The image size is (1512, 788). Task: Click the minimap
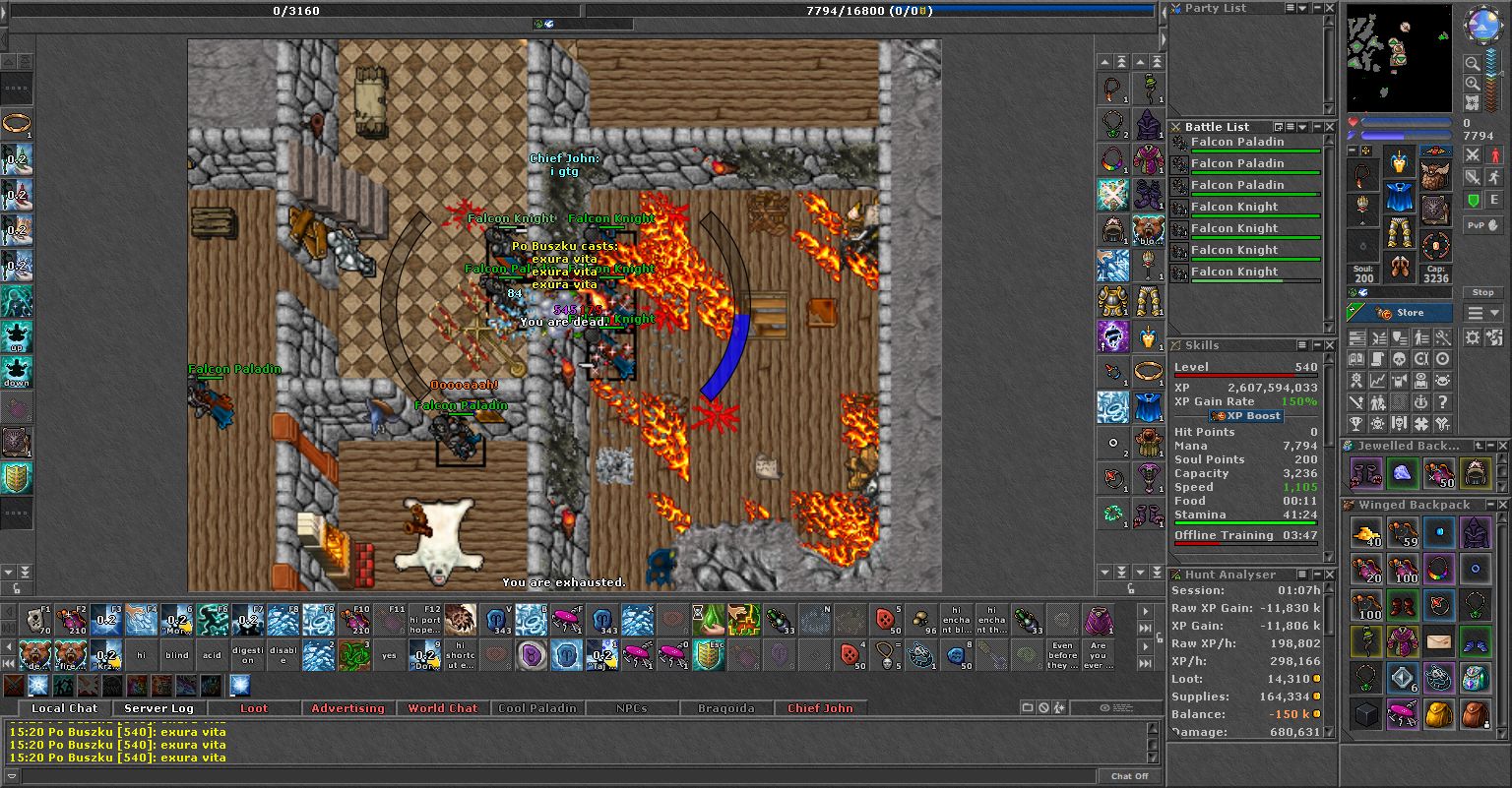1398,59
